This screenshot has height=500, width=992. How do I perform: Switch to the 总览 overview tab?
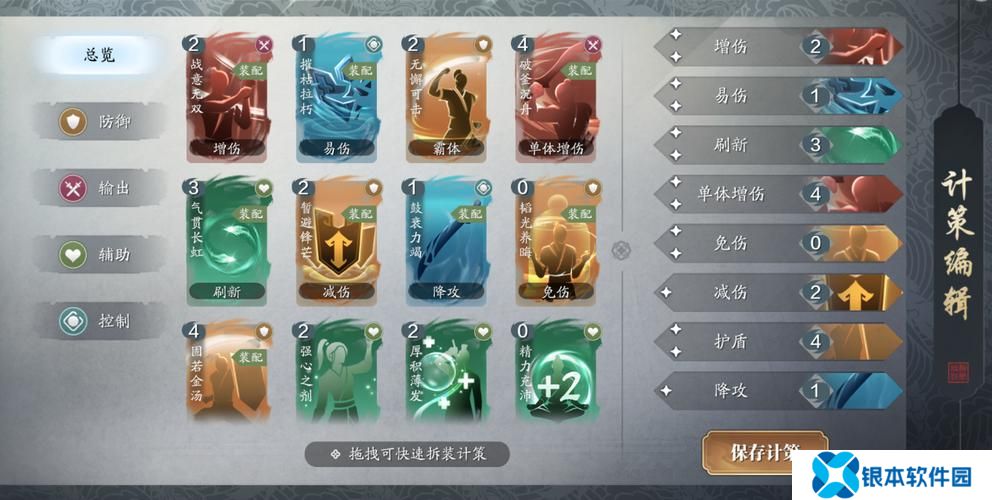pos(100,55)
